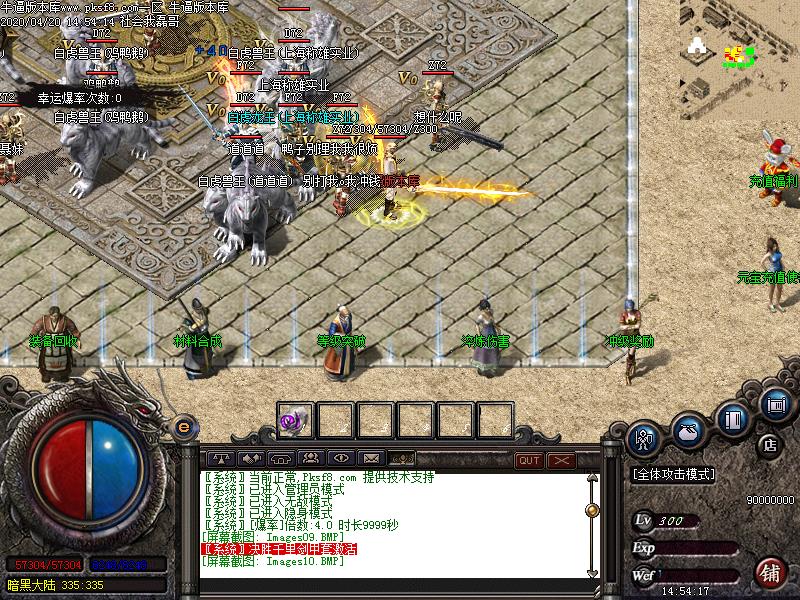Click the red crossed-swords exit button
The image size is (800, 600).
click(x=561, y=460)
